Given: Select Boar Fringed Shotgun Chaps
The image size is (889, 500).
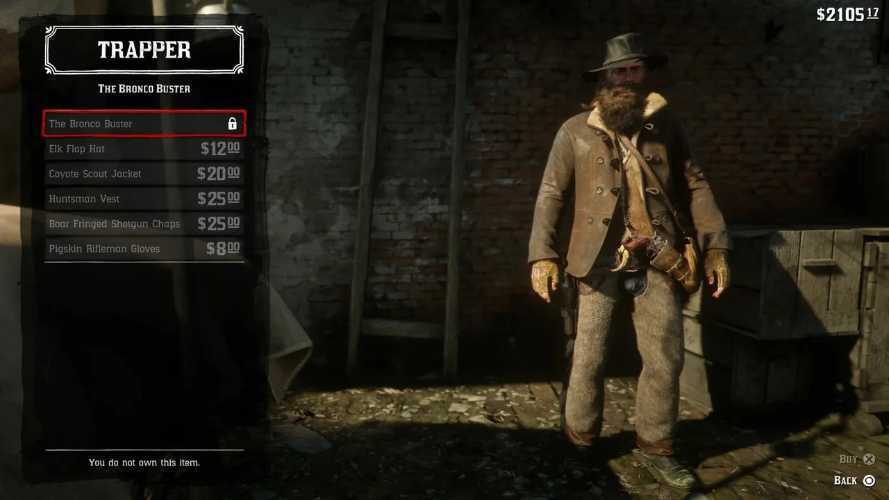Looking at the screenshot, I should [143, 224].
